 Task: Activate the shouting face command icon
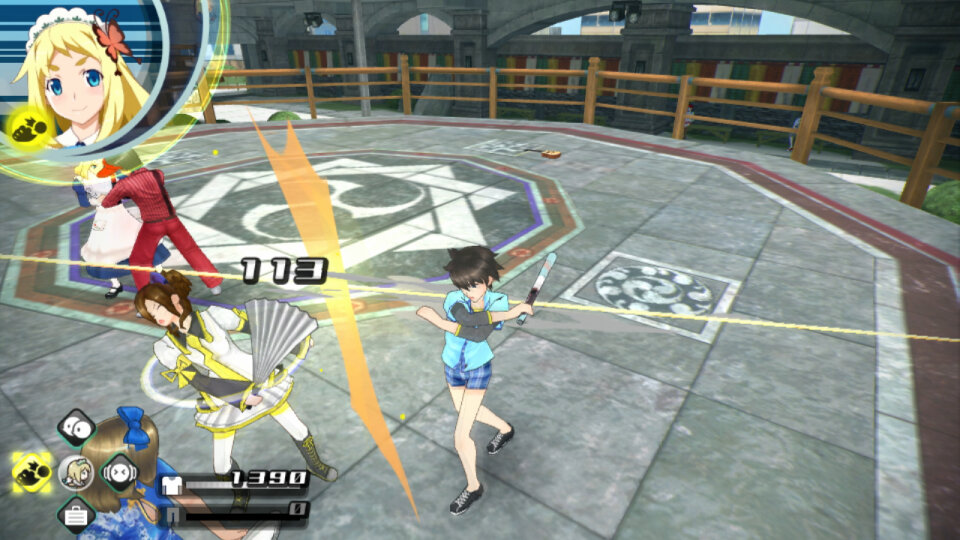119,471
